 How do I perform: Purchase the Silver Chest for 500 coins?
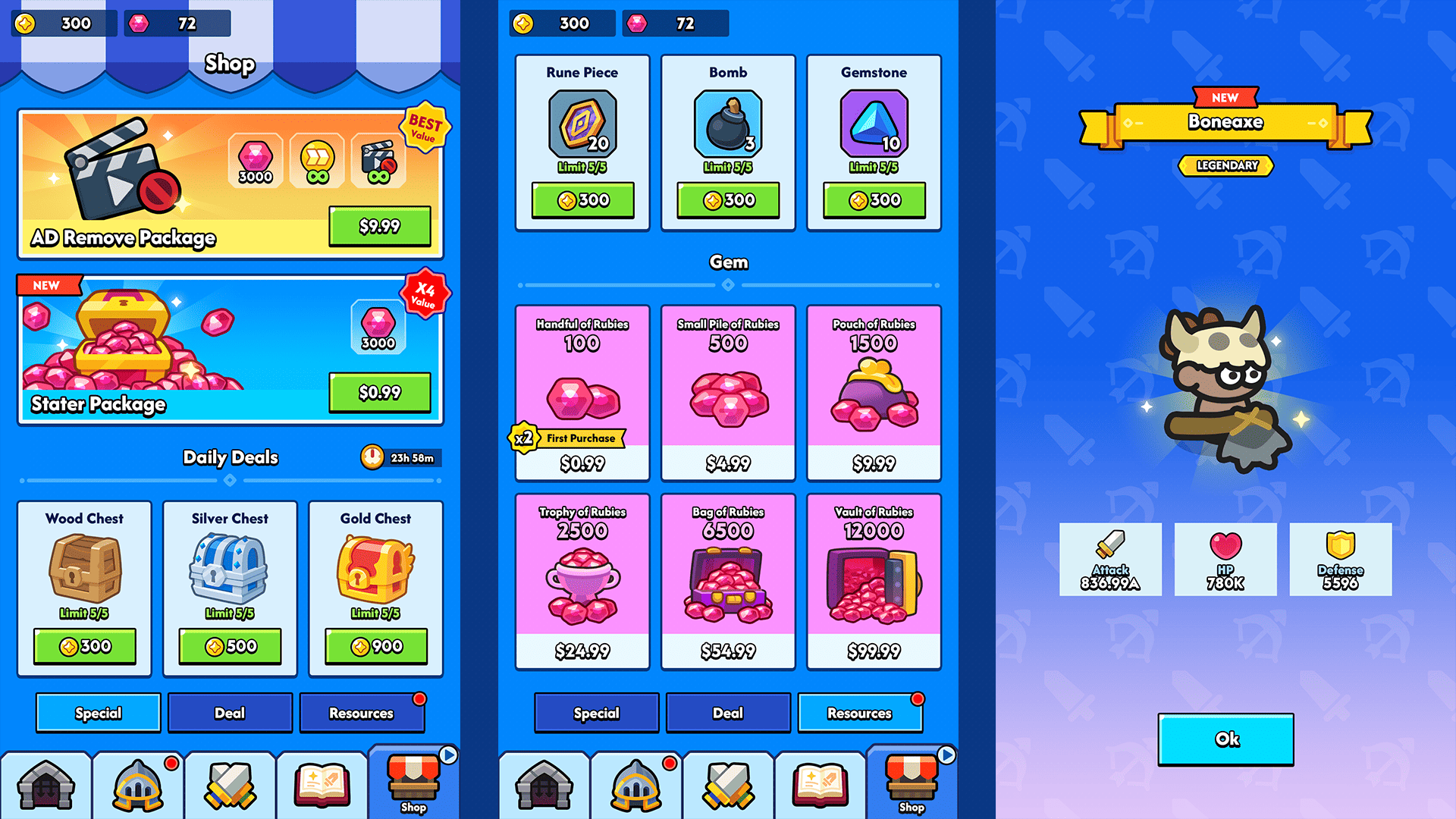[230, 646]
